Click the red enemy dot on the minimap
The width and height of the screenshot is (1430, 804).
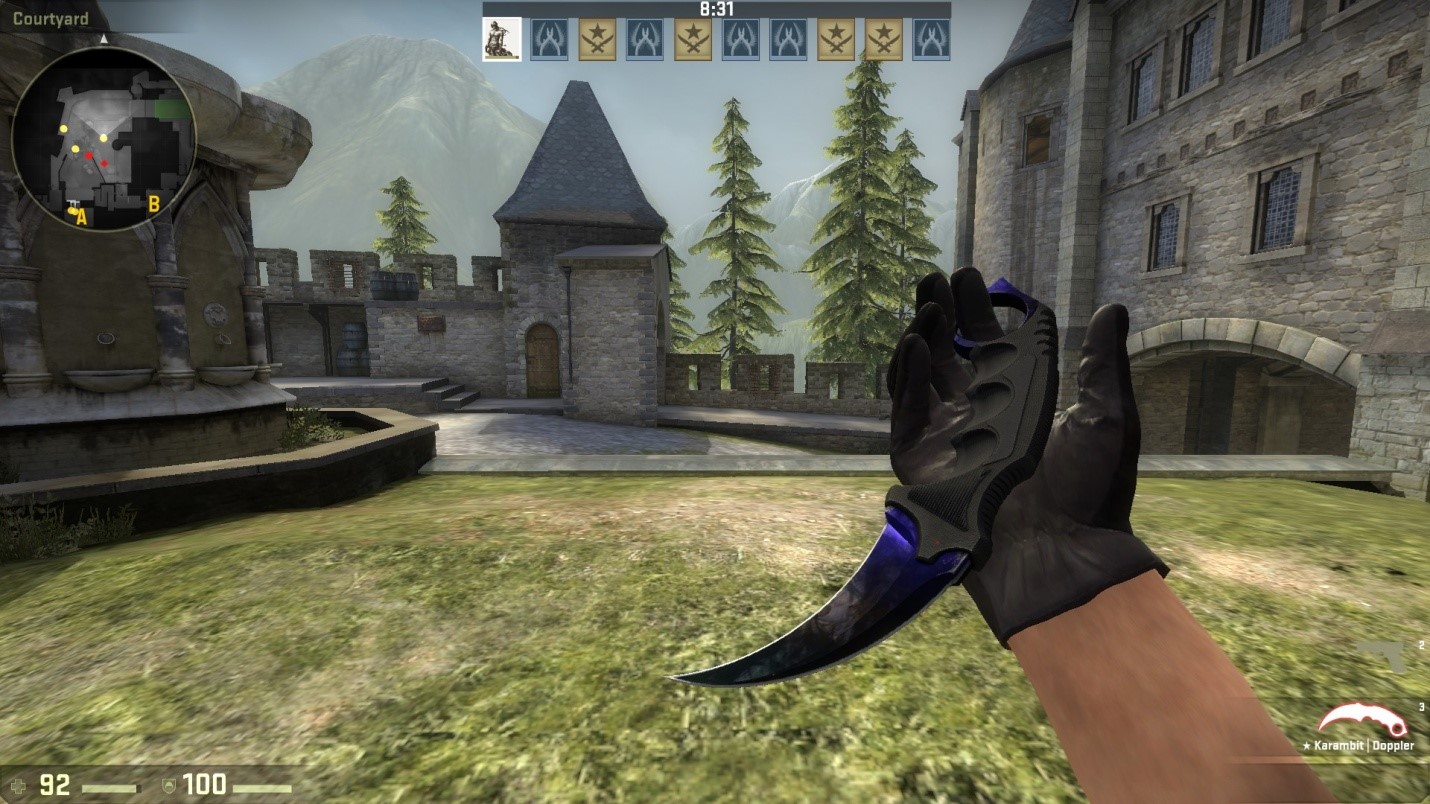[x=89, y=155]
